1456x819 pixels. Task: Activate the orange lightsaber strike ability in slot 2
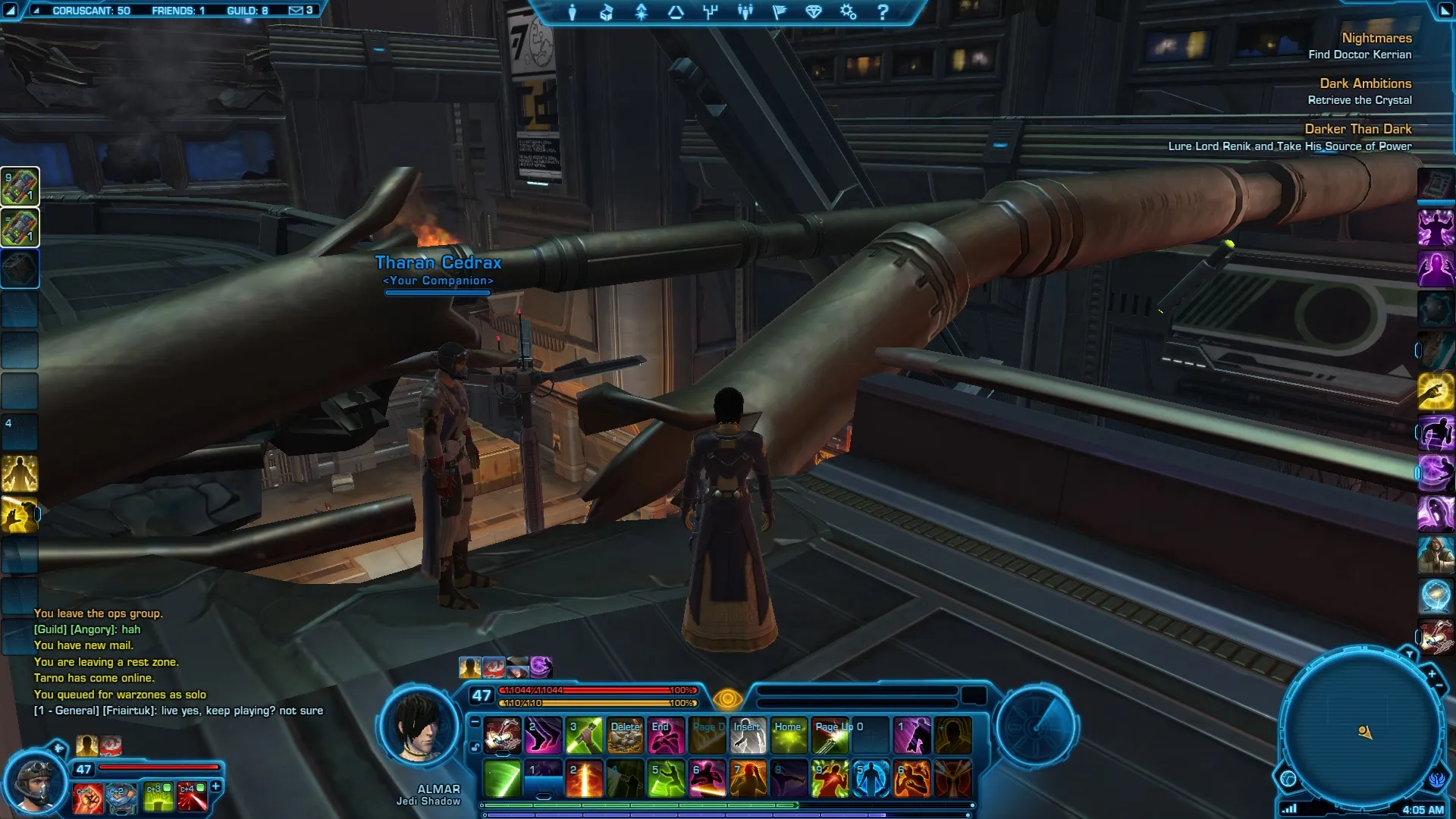click(x=585, y=779)
